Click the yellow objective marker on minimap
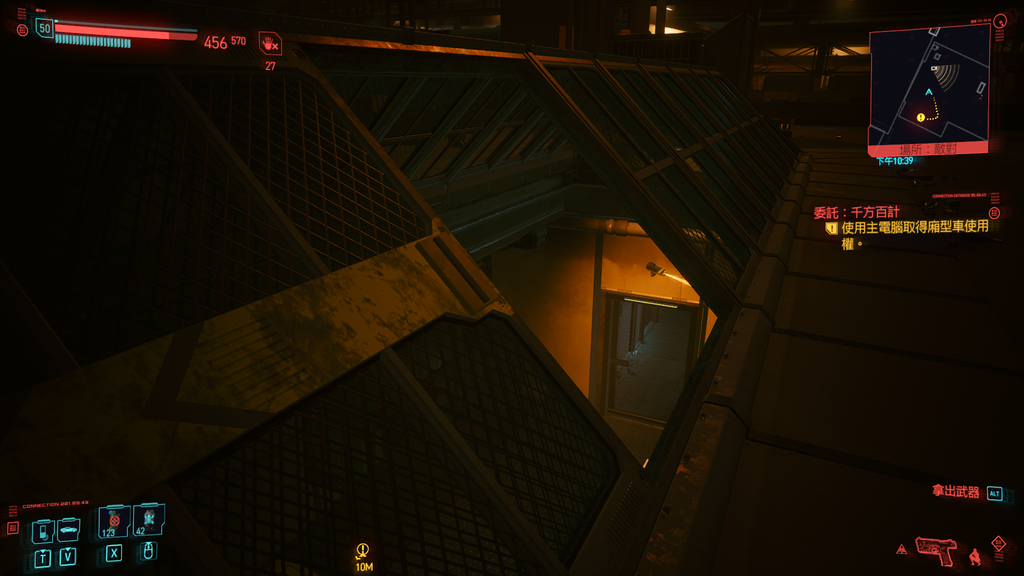1024x576 pixels. (920, 117)
